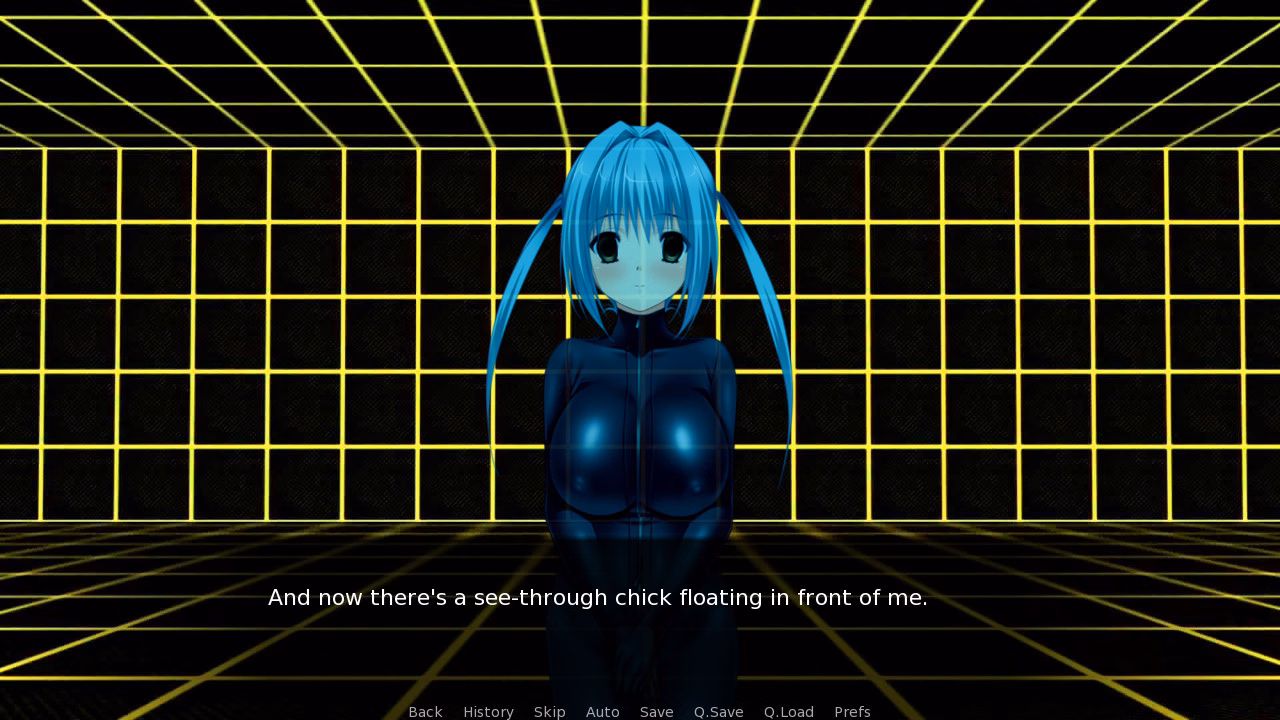Restore the quicksave using Q.Load
Screen dimensions: 1280x720
(788, 712)
